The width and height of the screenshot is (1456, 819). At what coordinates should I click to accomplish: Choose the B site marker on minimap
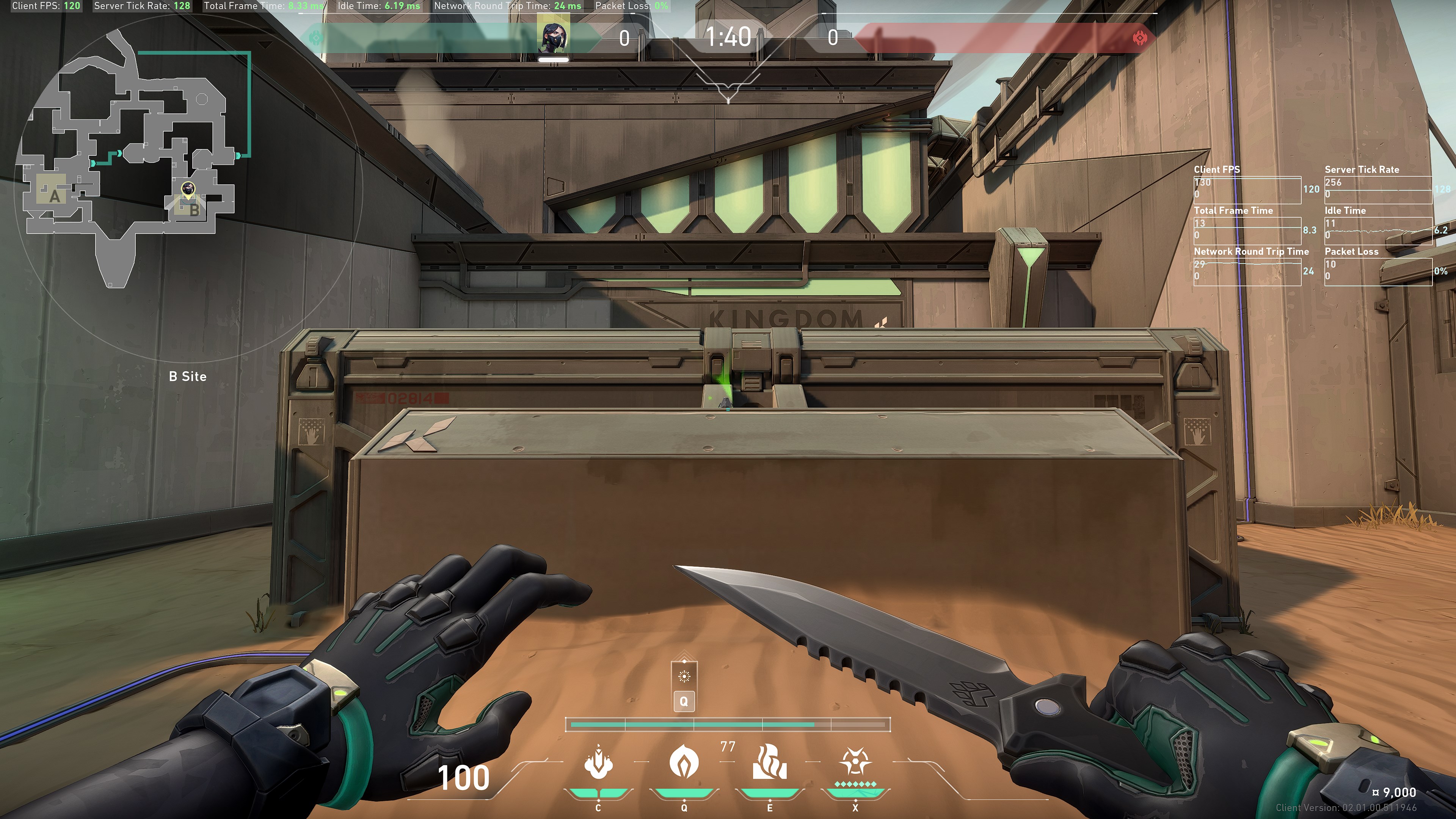pyautogui.click(x=194, y=210)
